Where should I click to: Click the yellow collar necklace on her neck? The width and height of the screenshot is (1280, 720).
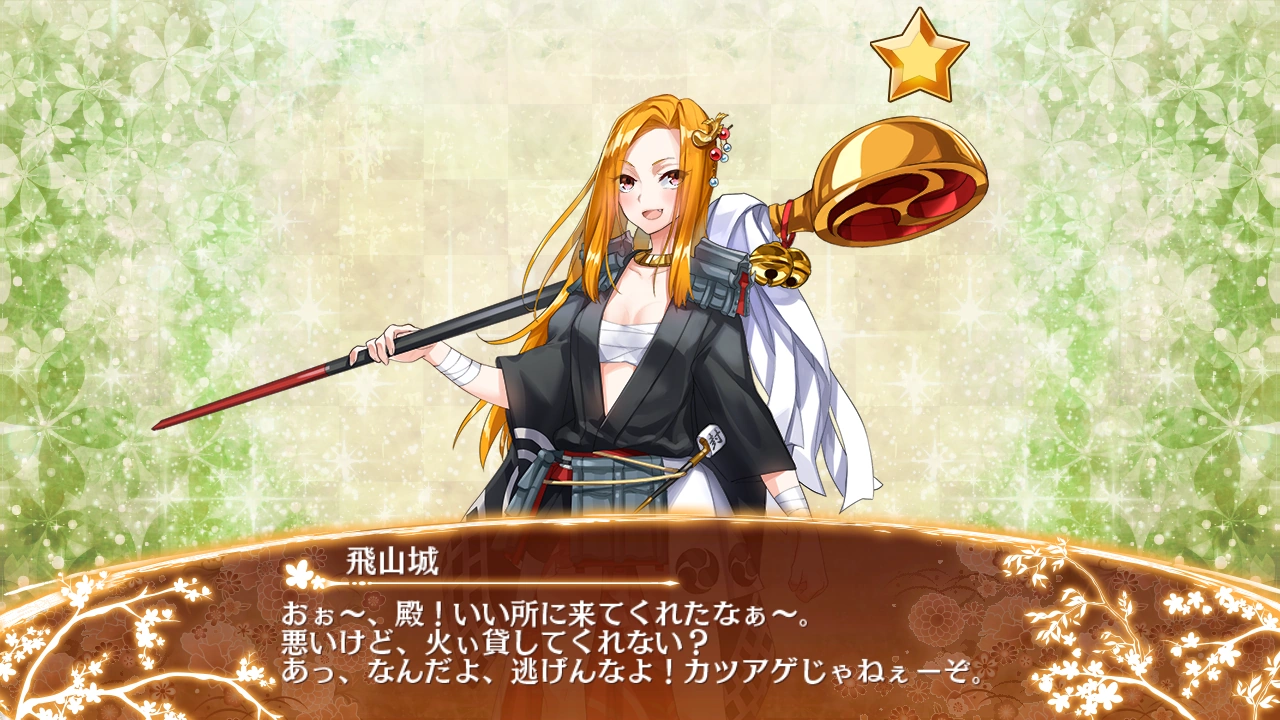coord(652,258)
